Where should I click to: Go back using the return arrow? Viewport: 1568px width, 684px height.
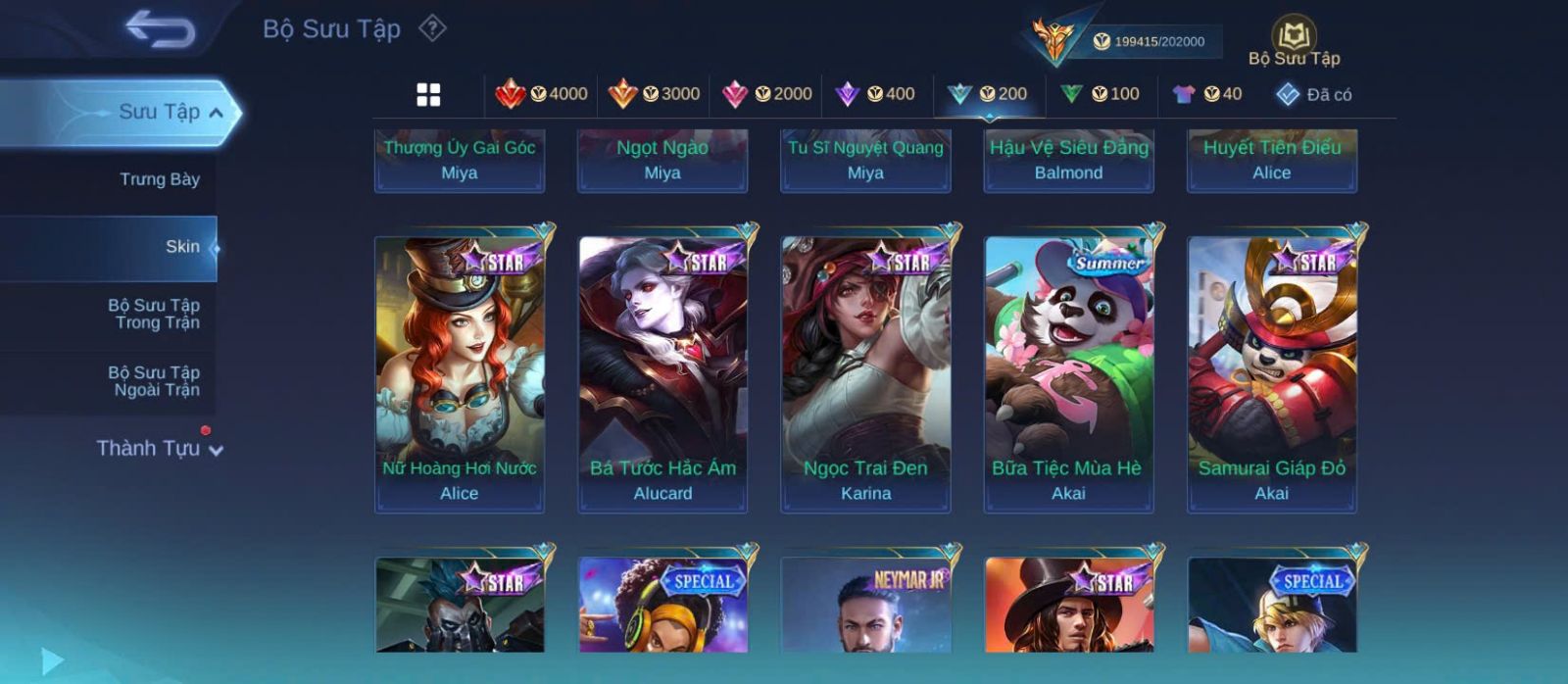tap(160, 29)
